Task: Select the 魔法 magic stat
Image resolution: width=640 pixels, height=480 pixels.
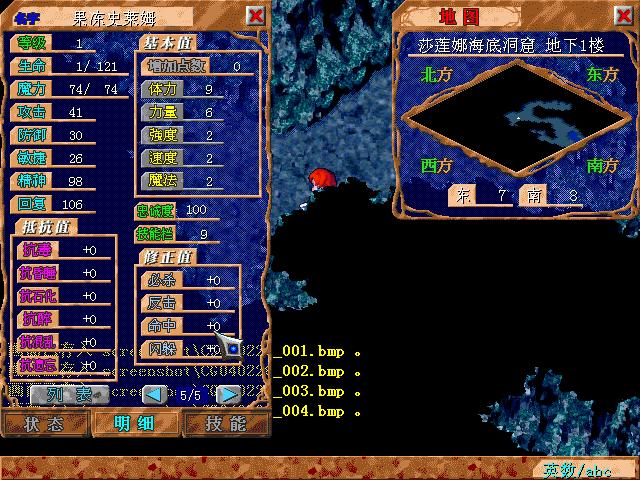Action: tap(163, 181)
